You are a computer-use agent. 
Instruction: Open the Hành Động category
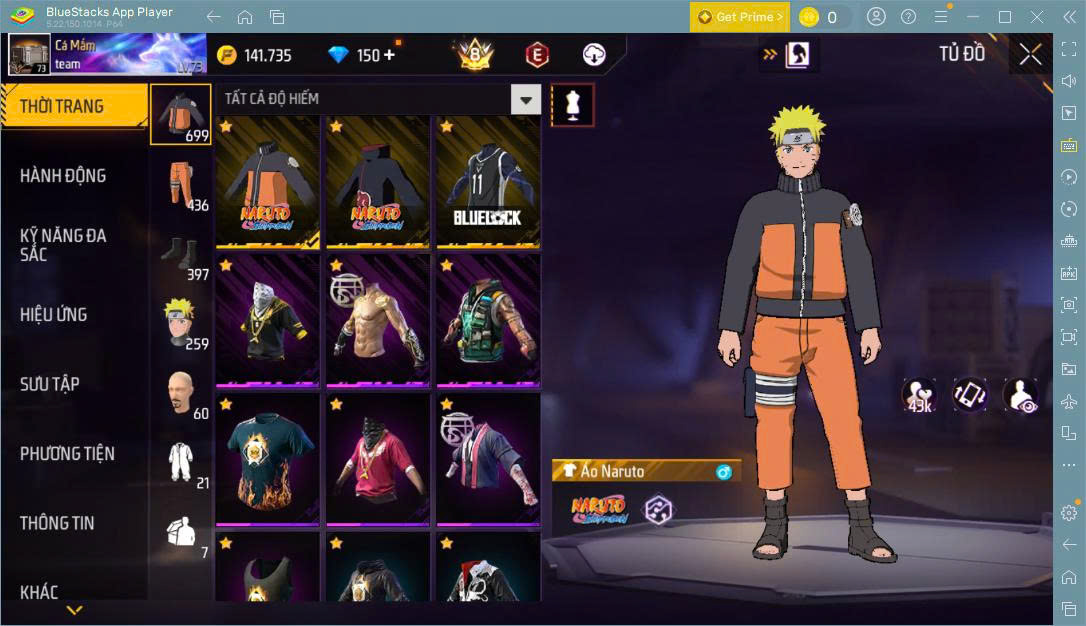[63, 176]
